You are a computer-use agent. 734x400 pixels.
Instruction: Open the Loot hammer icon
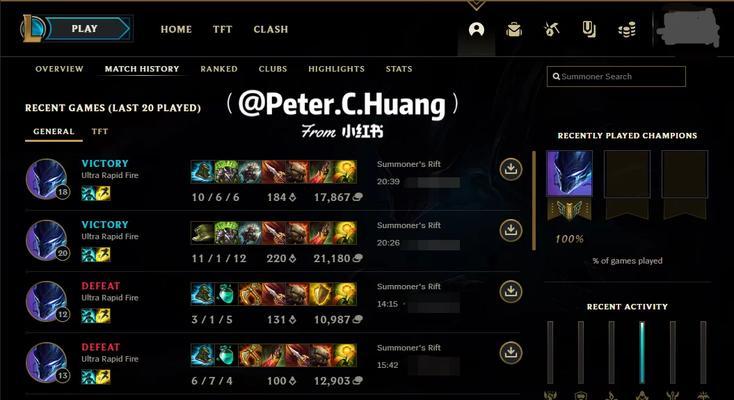[x=552, y=30]
